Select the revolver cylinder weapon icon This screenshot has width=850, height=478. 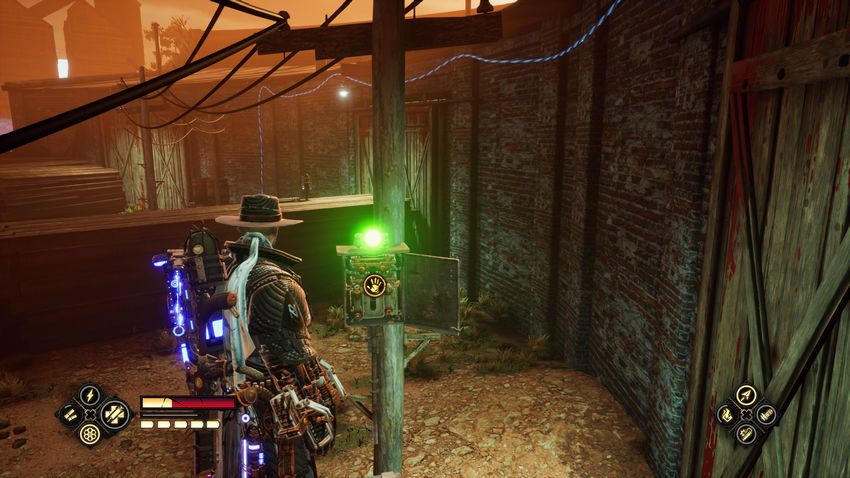[x=90, y=434]
